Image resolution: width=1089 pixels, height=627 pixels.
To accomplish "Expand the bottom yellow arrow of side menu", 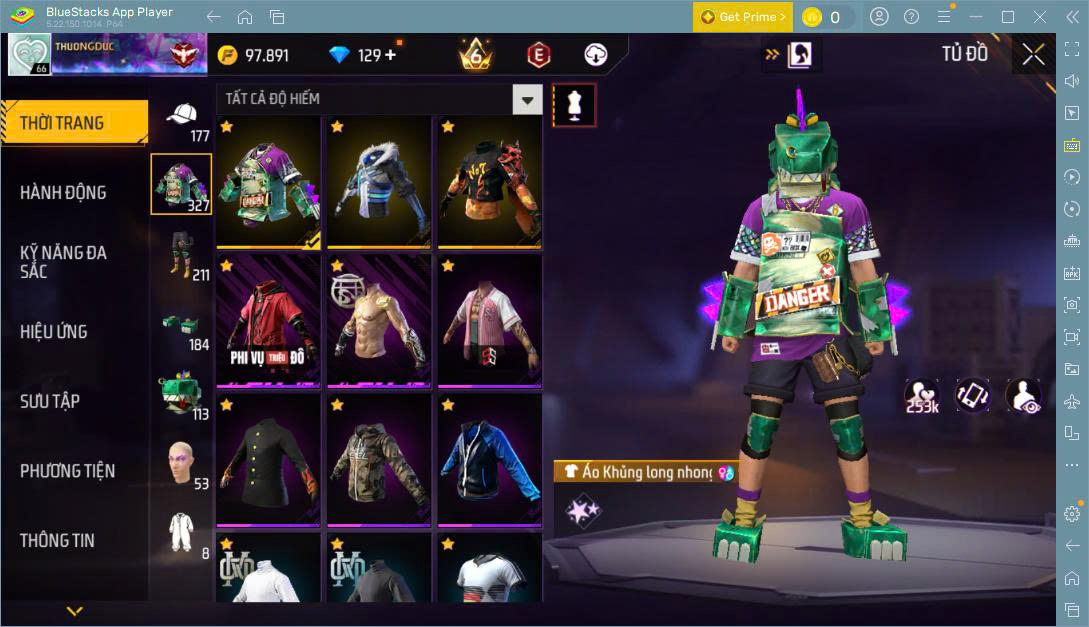I will [74, 610].
